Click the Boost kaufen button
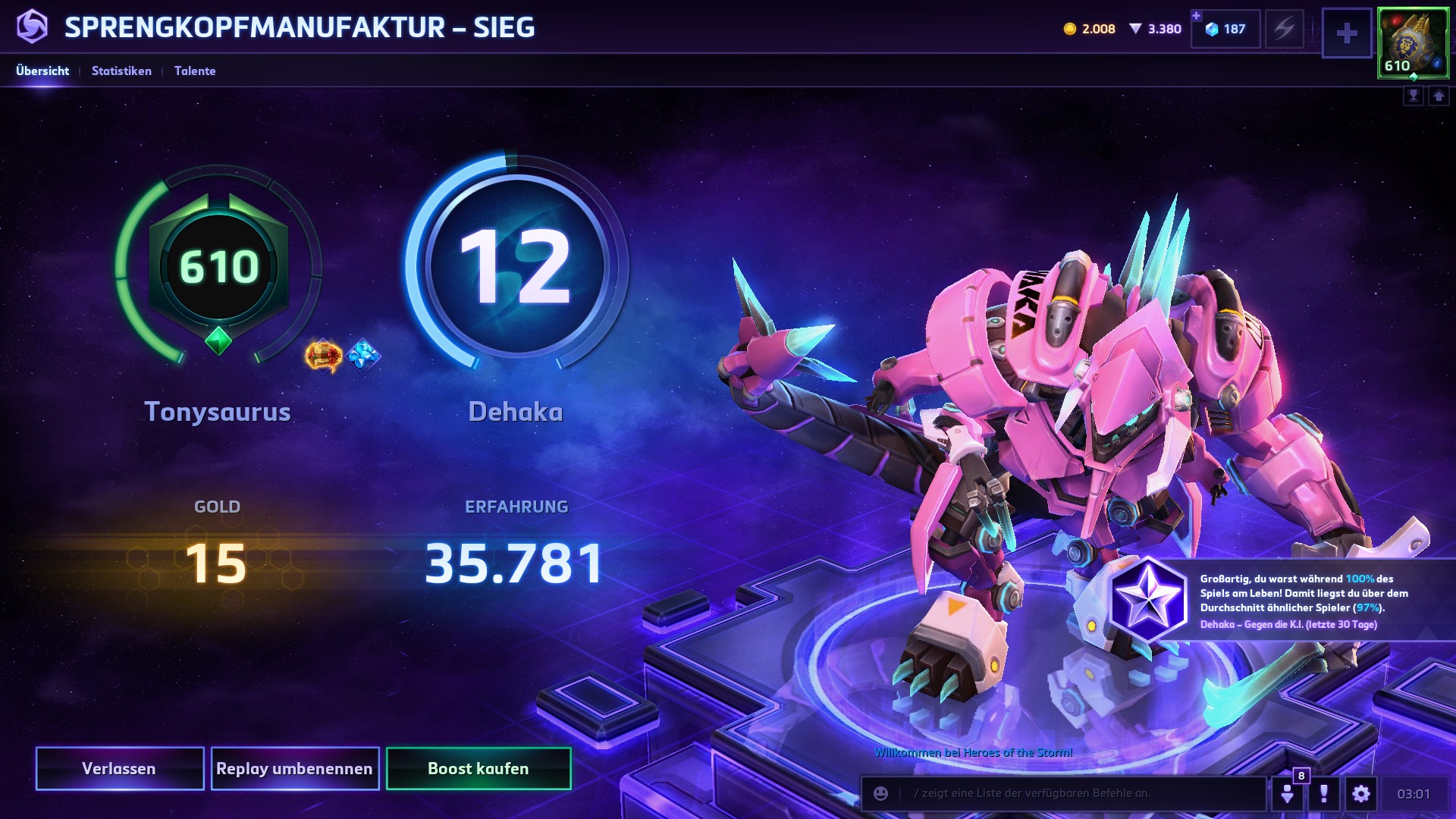The image size is (1456, 819). click(479, 768)
